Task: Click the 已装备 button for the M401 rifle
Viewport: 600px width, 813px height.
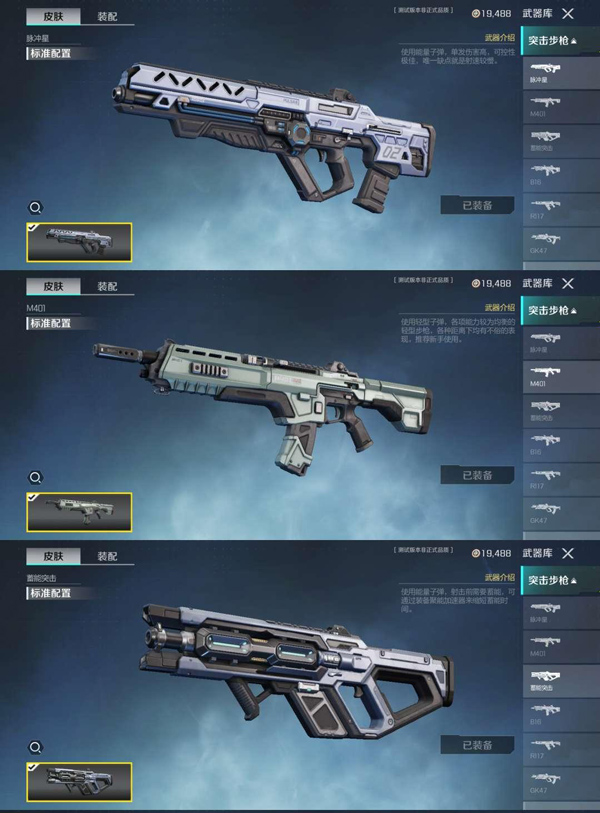Action: (x=477, y=475)
